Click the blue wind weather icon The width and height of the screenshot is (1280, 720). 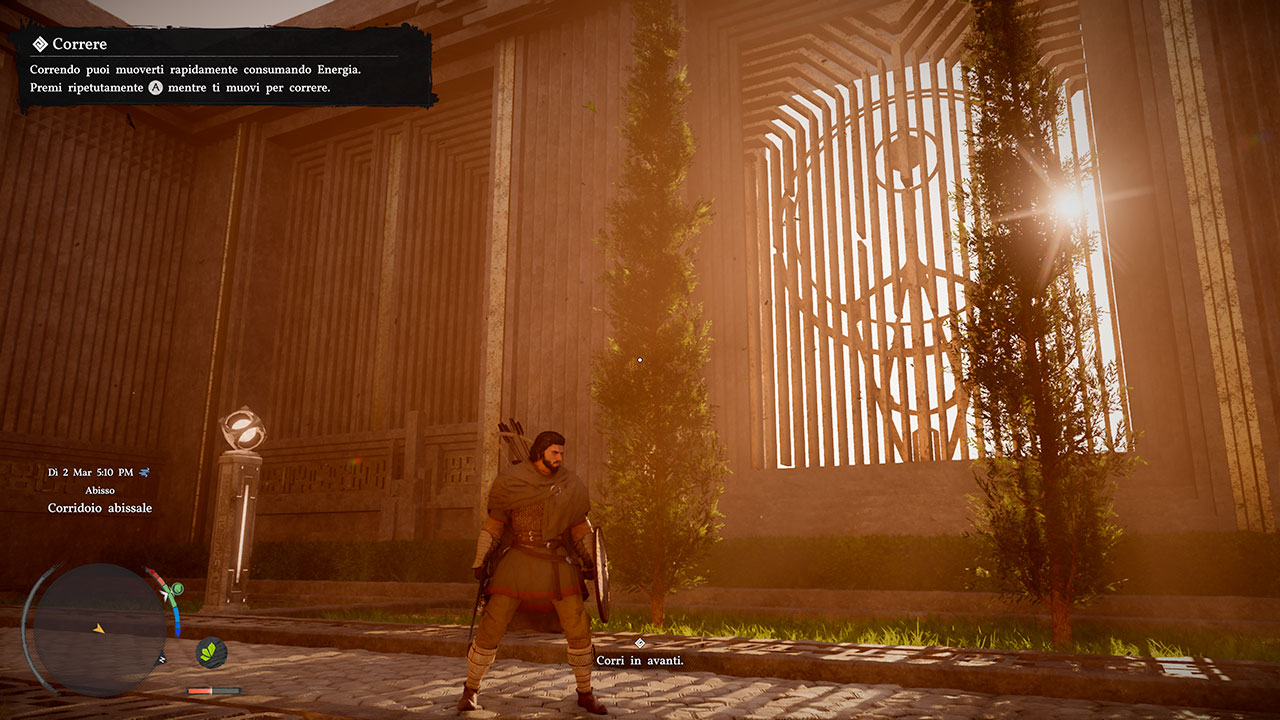146,472
